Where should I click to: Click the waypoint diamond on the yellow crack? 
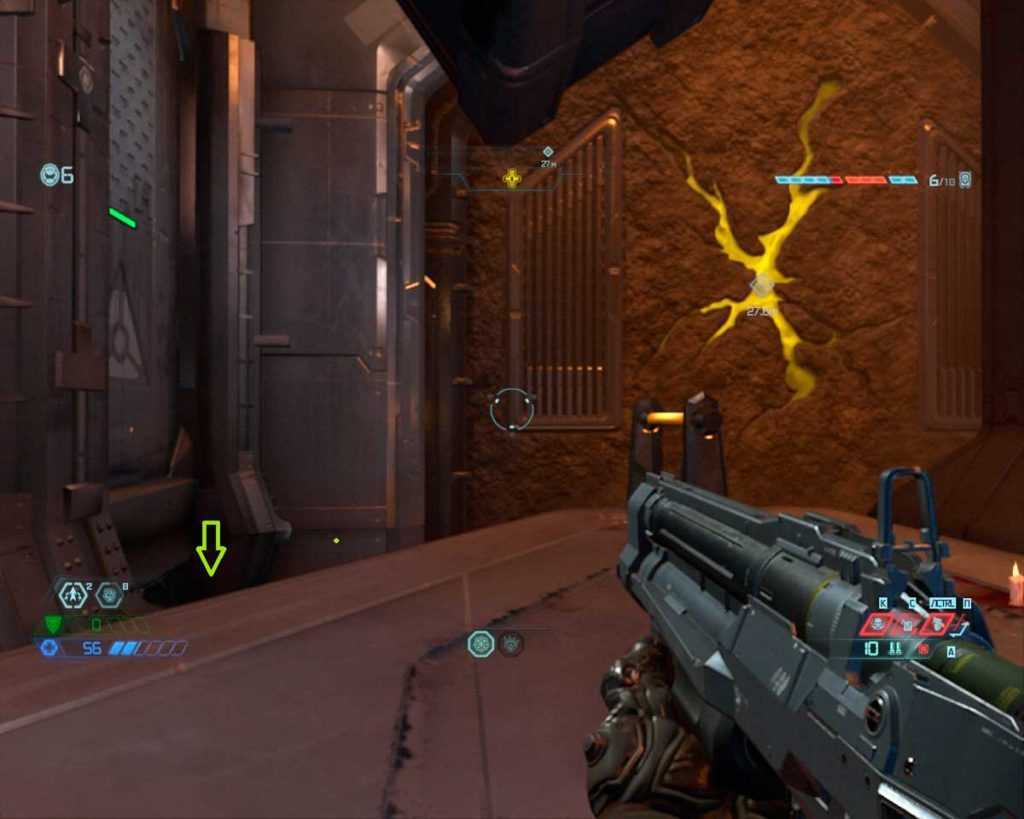[762, 286]
